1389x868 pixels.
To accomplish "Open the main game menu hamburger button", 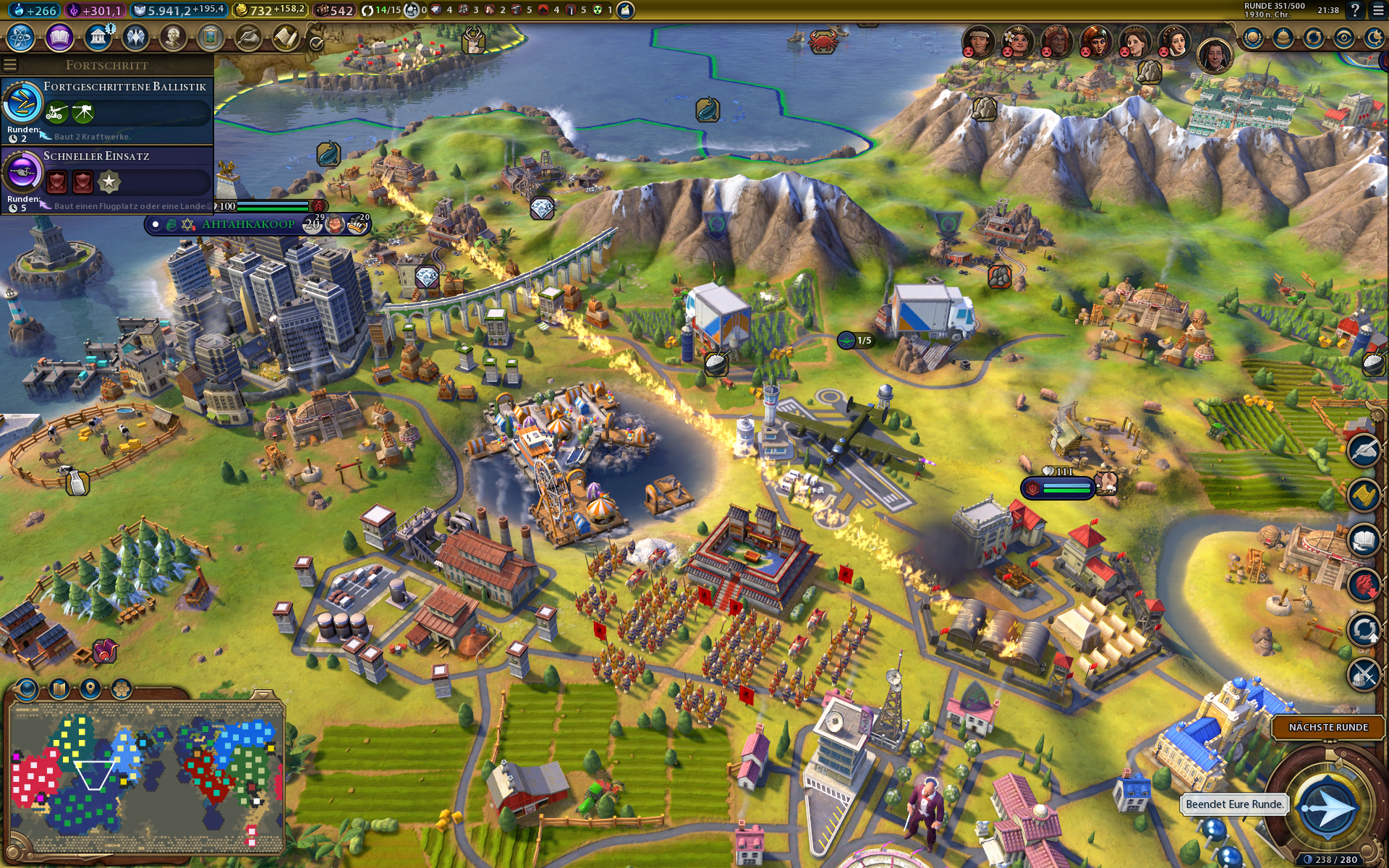I will pos(1378,10).
